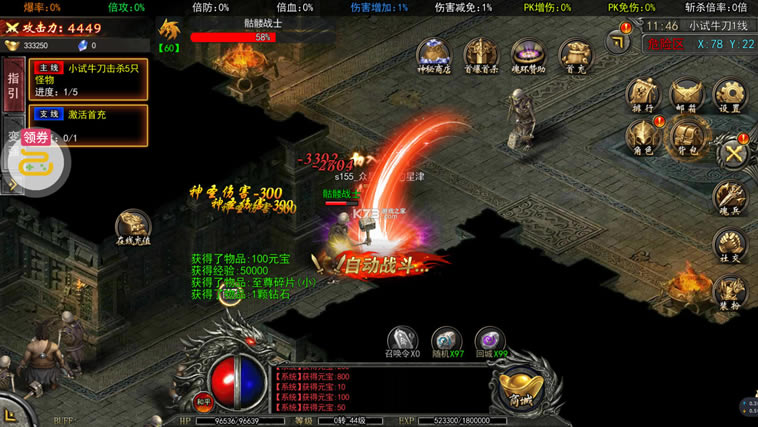
Task: Open the 魂环赞助 soul ring sponsorship icon
Action: (x=528, y=54)
